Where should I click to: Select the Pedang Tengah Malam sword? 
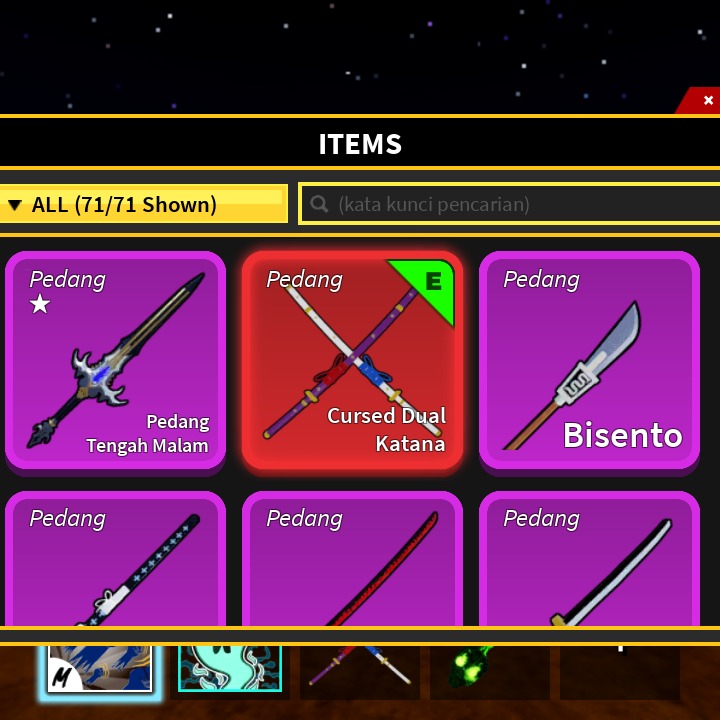(115, 360)
